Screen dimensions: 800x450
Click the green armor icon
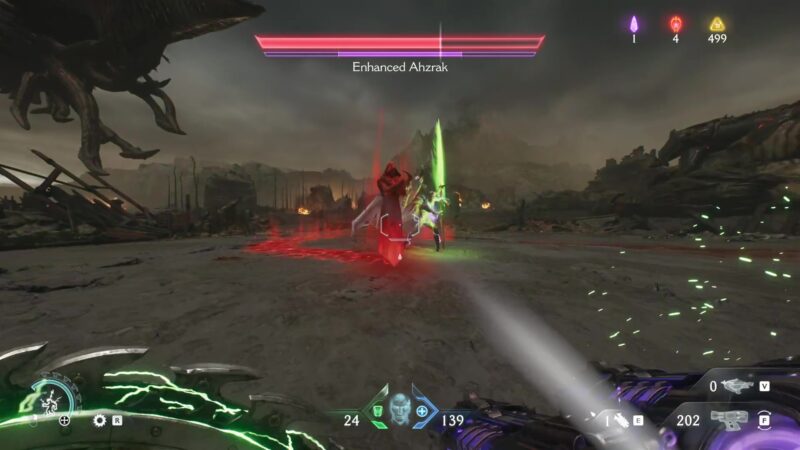[x=378, y=411]
